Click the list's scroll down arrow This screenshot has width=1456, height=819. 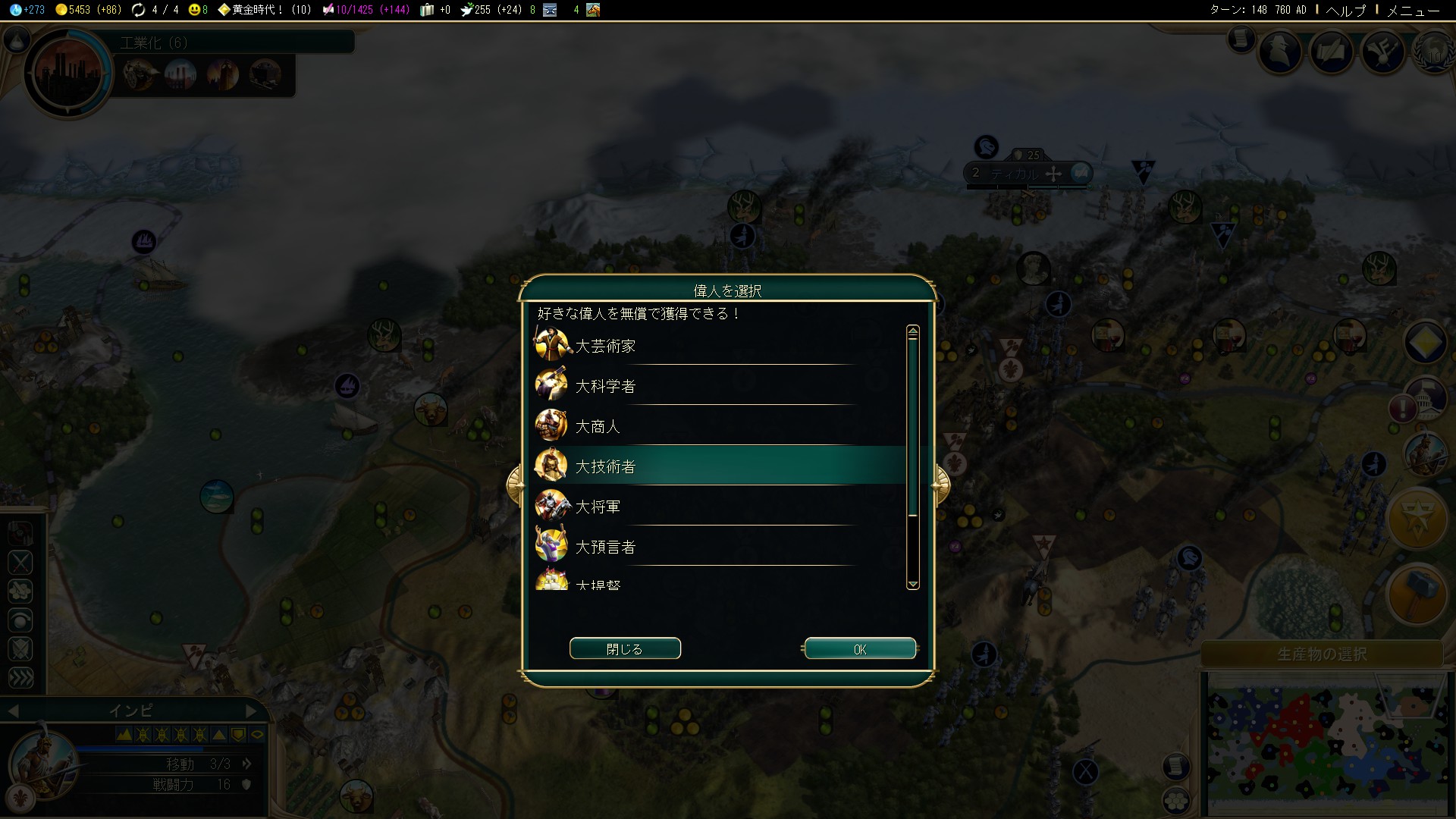tap(913, 584)
